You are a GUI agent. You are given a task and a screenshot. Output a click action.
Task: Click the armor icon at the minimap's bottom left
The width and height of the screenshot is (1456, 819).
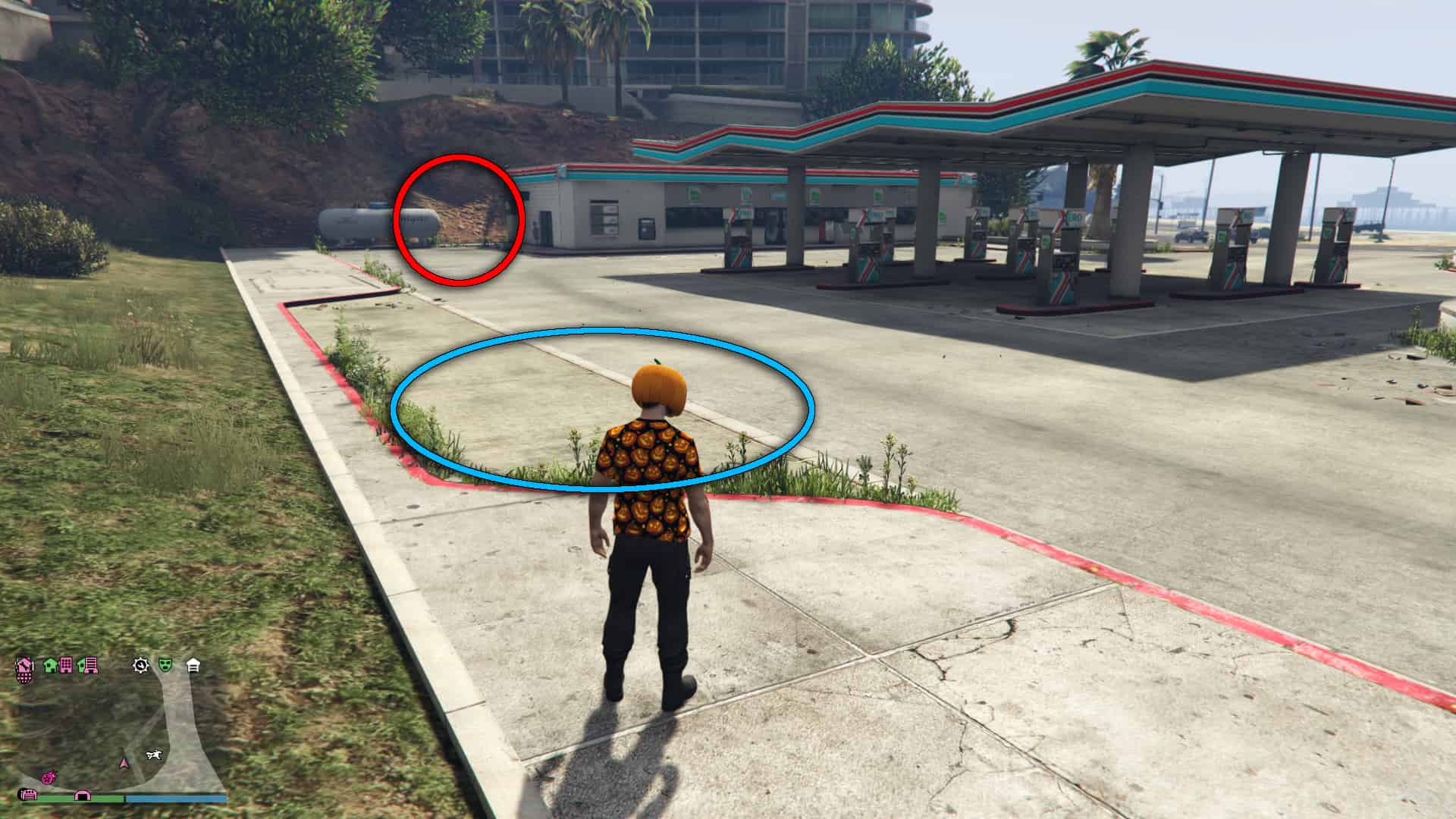pos(83,796)
